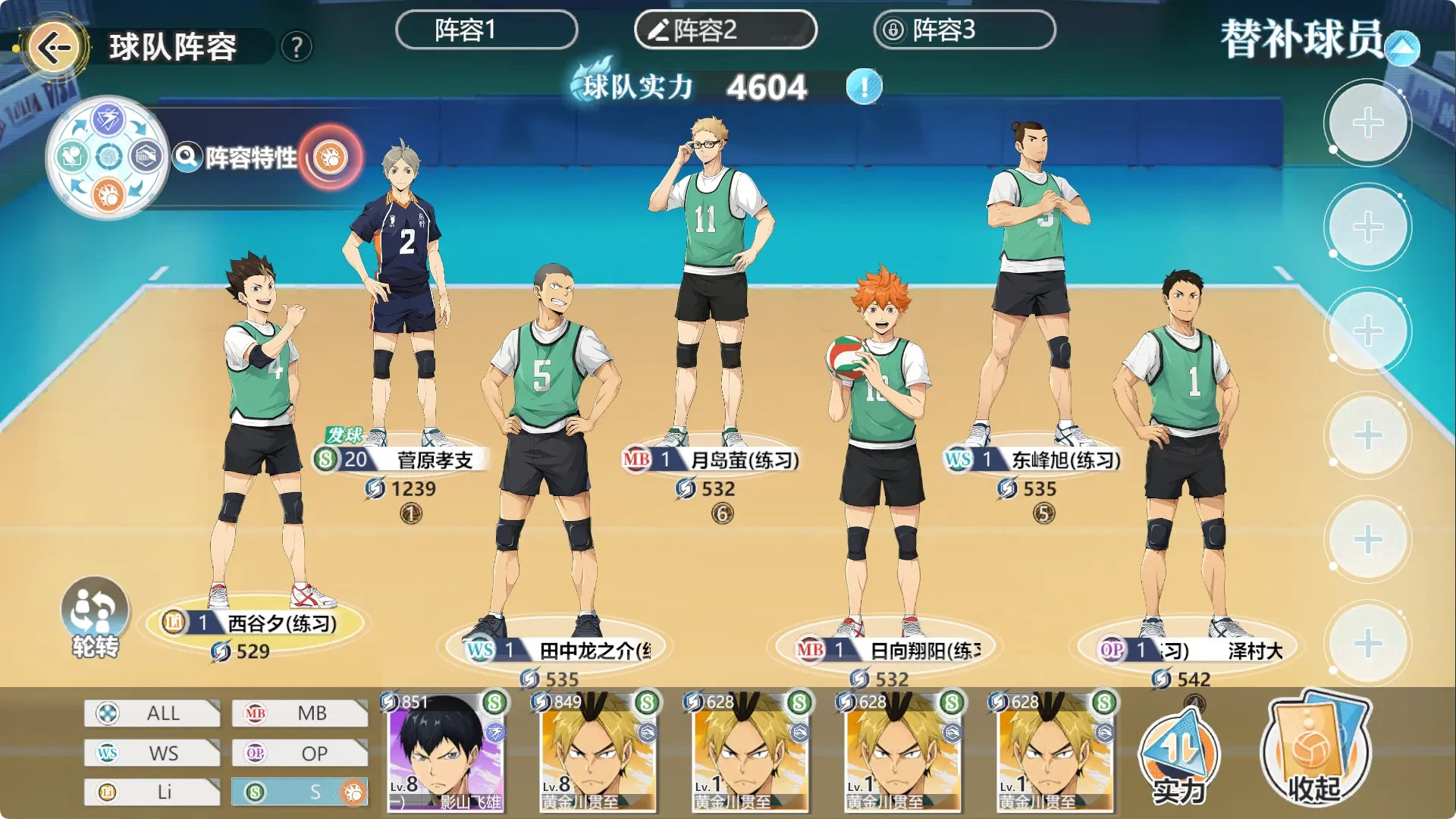The height and width of the screenshot is (819, 1456).
Task: Switch to the 阵容1 lineup tab
Action: click(x=486, y=30)
